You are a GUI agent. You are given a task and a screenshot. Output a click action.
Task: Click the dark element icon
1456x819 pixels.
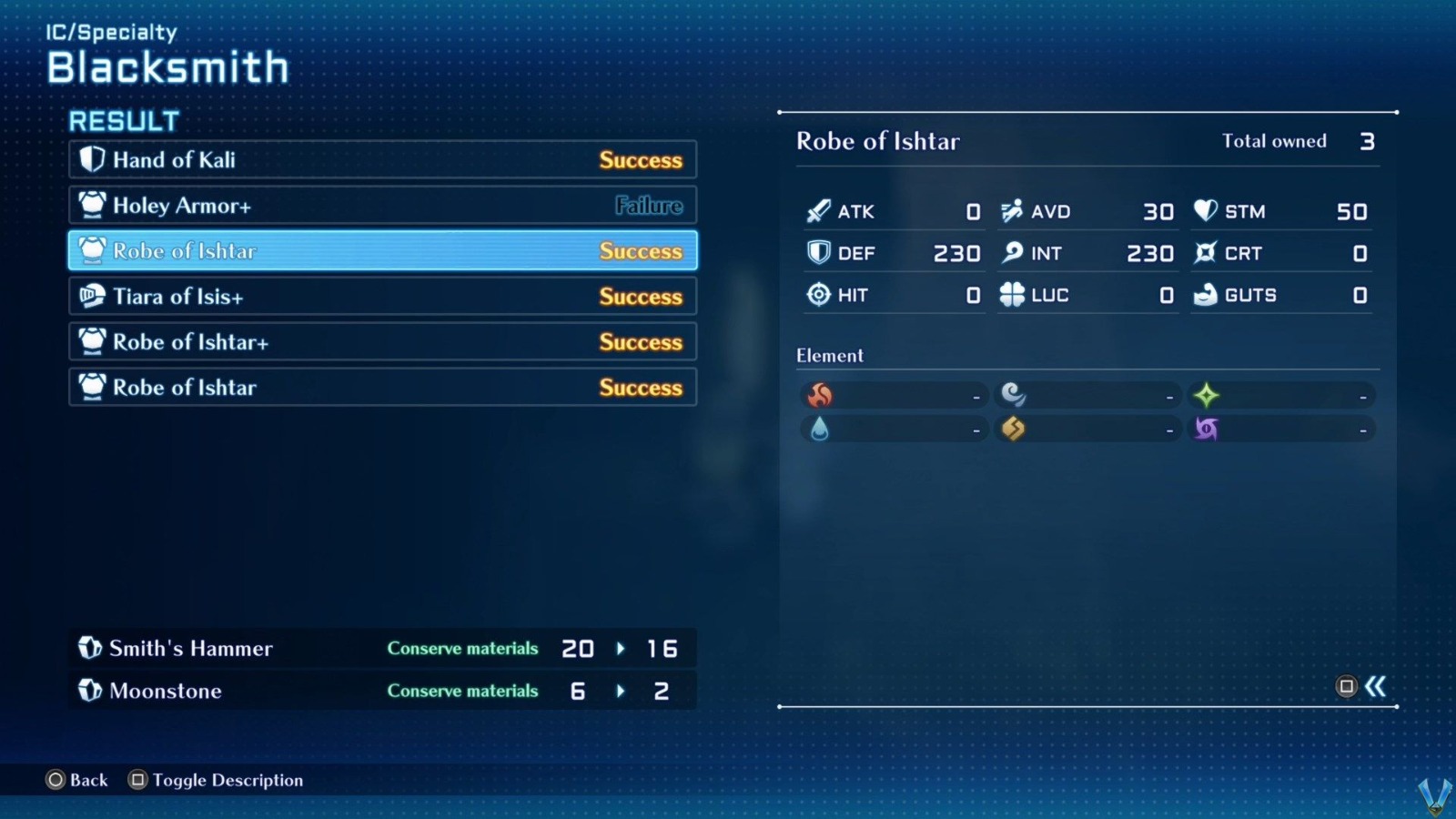click(x=1207, y=428)
